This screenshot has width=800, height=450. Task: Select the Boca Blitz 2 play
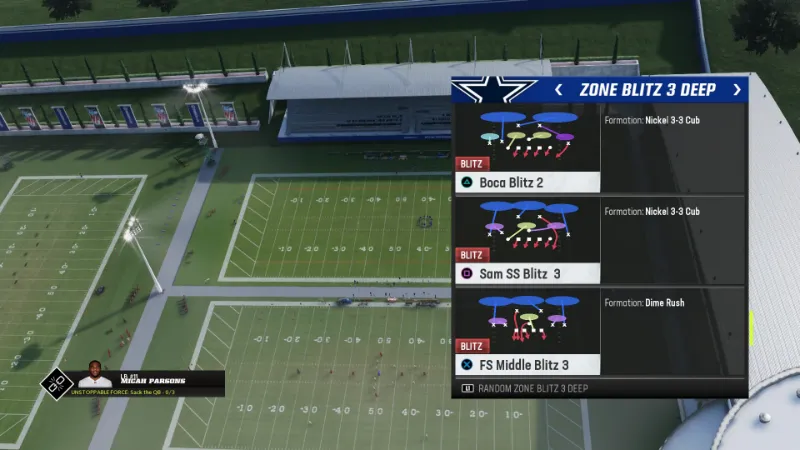527,150
